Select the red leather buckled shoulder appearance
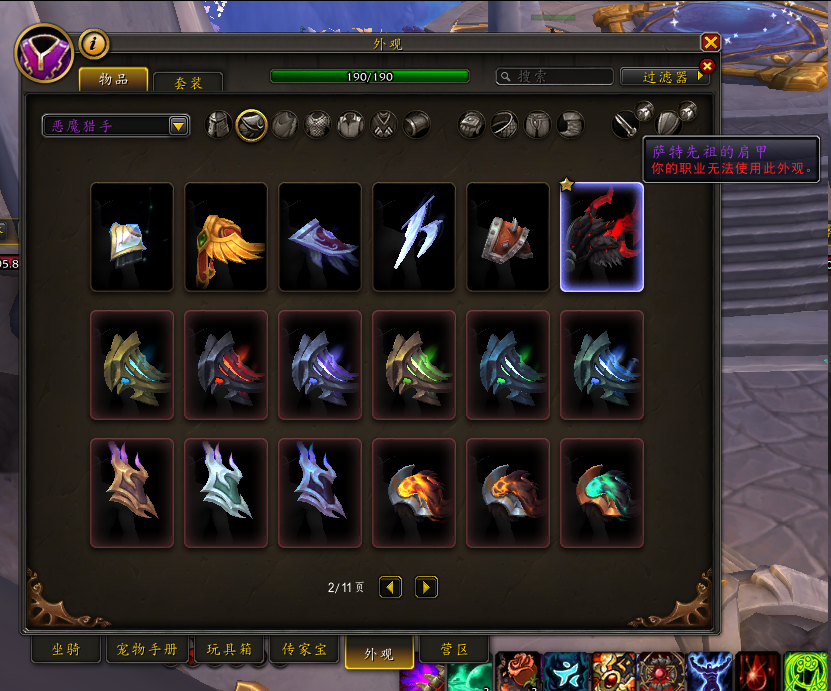This screenshot has width=831, height=691. coord(508,237)
